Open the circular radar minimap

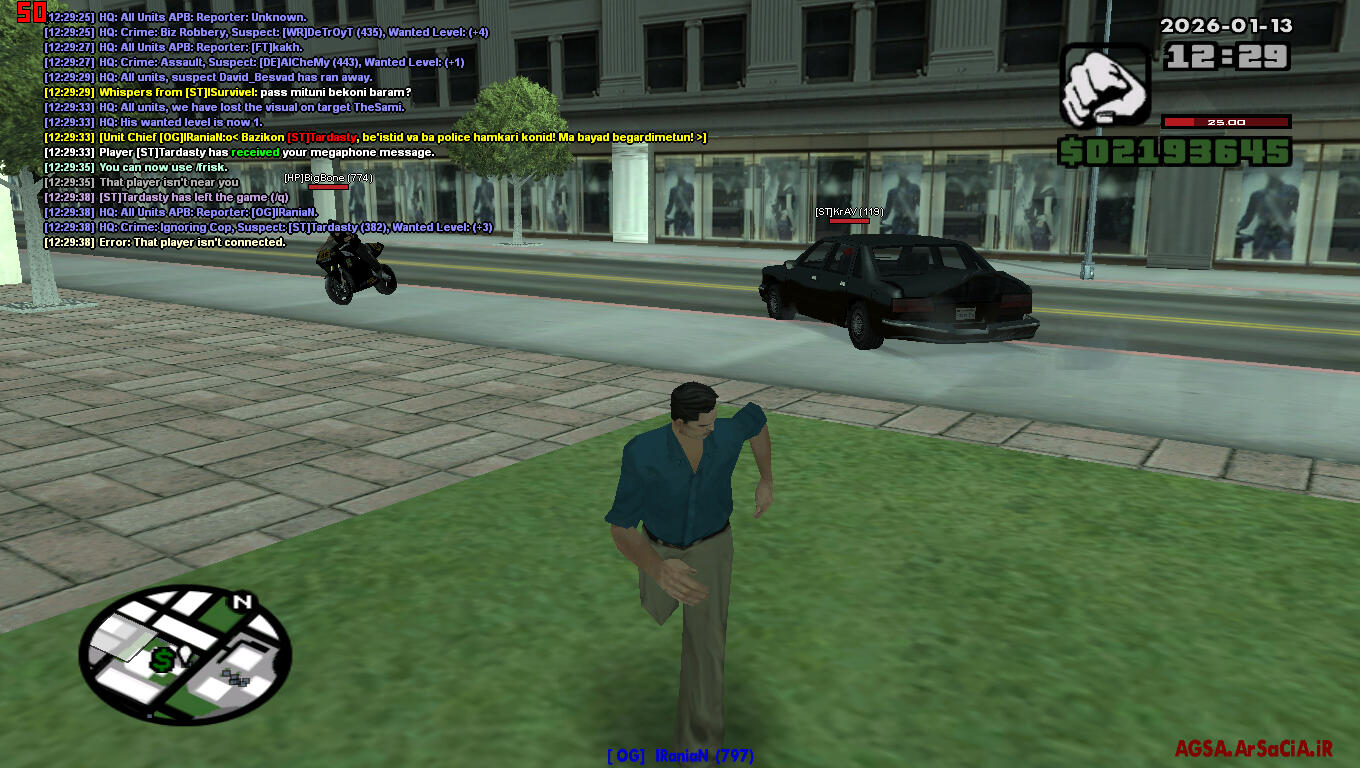[x=185, y=655]
